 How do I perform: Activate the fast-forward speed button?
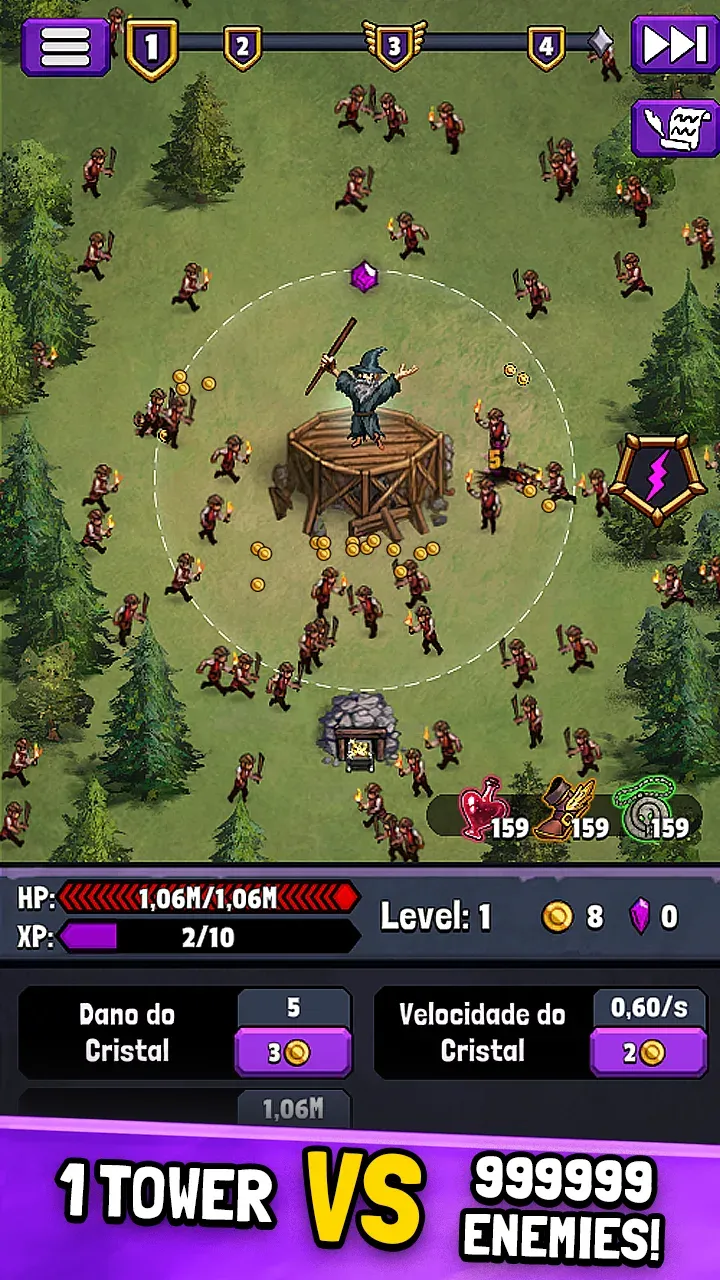(674, 45)
